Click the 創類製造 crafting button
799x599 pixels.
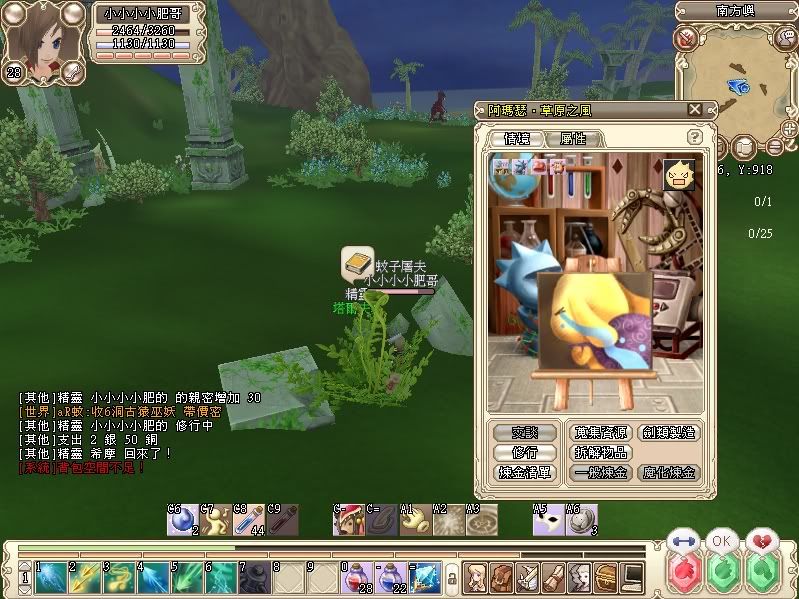click(669, 433)
